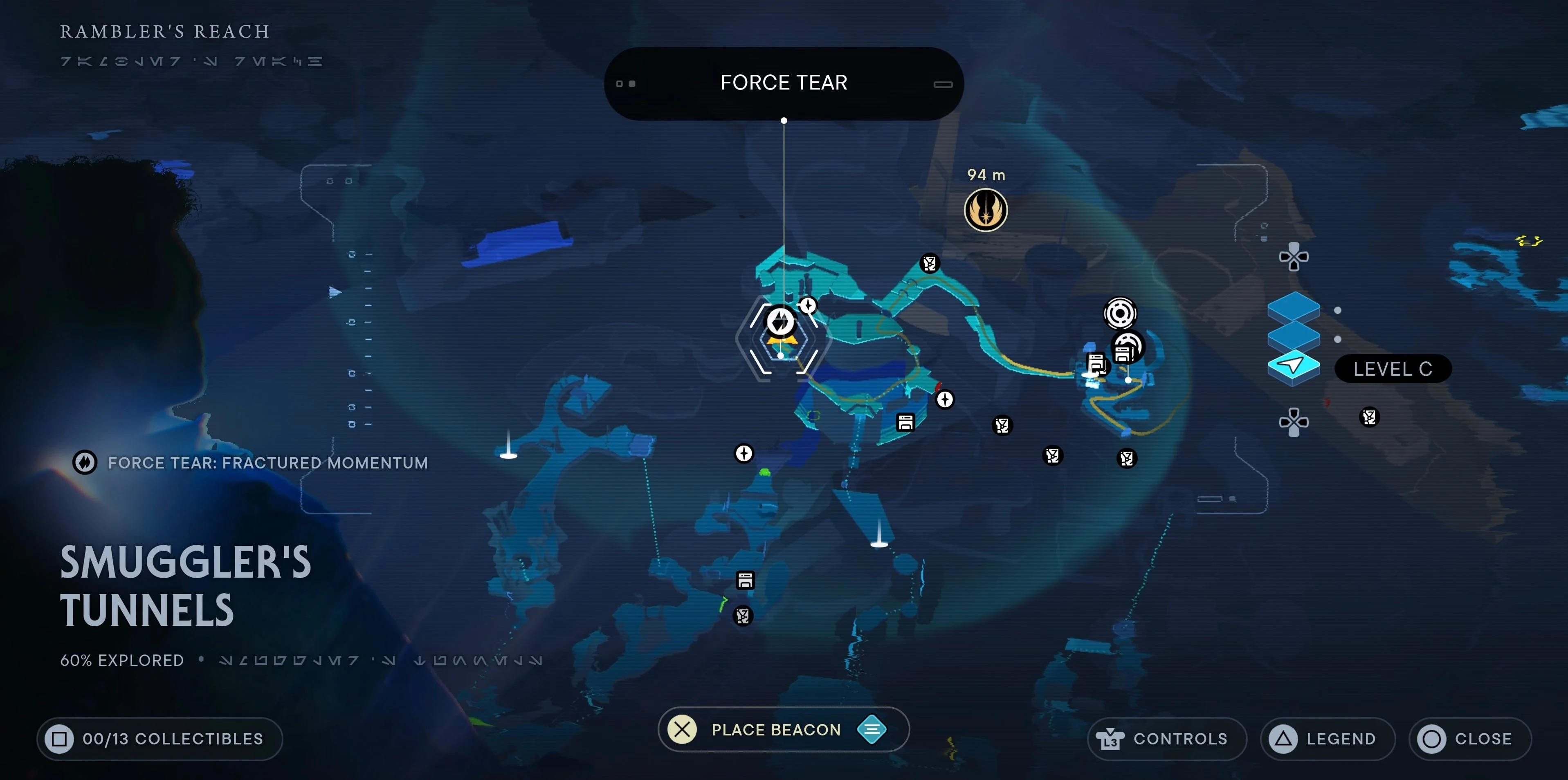Click the upper d-pad navigation indicator
The height and width of the screenshot is (780, 1568).
coord(1294,258)
